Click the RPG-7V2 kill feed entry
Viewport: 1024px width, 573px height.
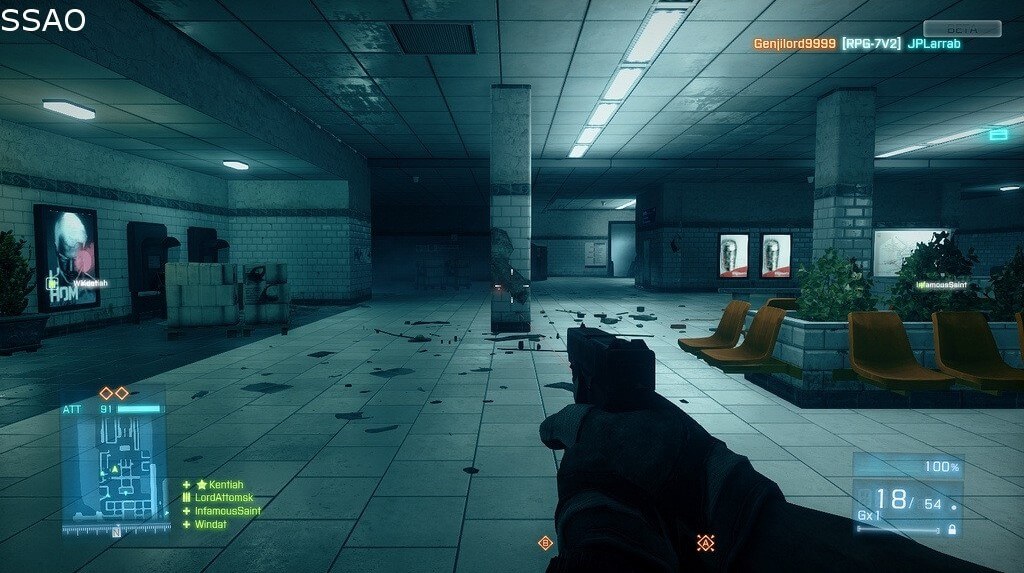(x=871, y=44)
